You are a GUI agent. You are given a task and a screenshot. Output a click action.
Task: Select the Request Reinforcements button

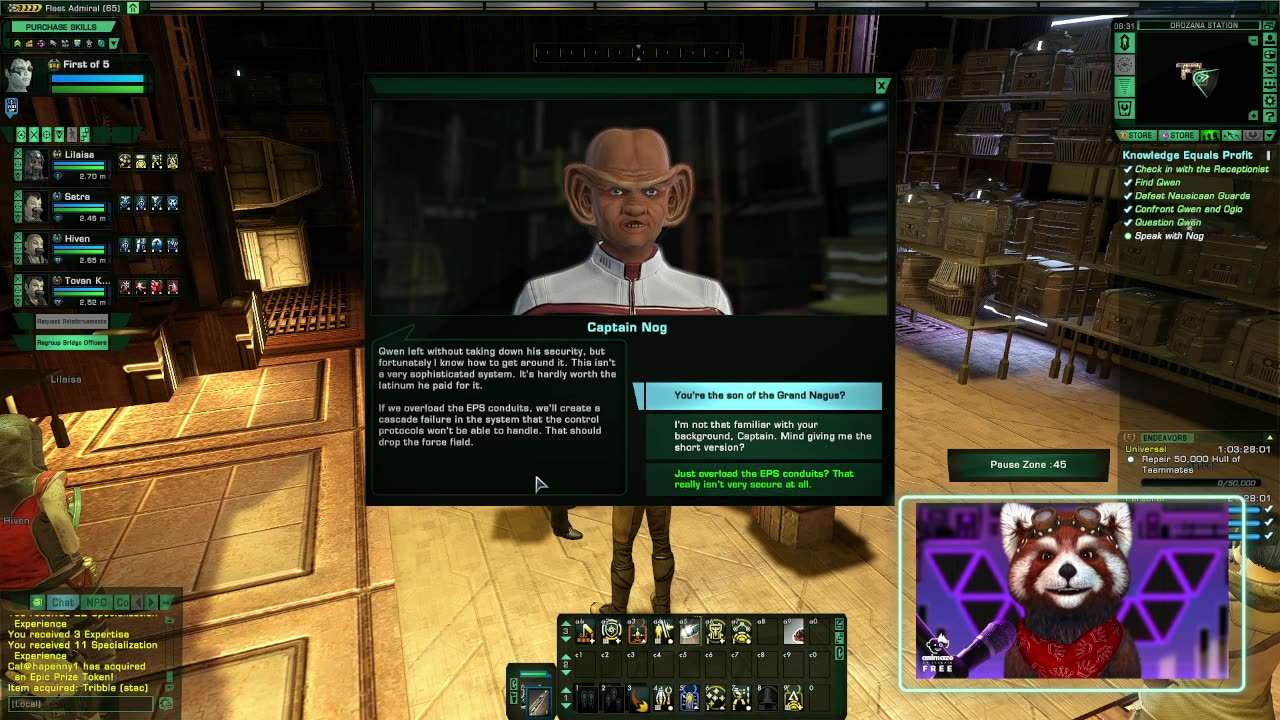[71, 321]
